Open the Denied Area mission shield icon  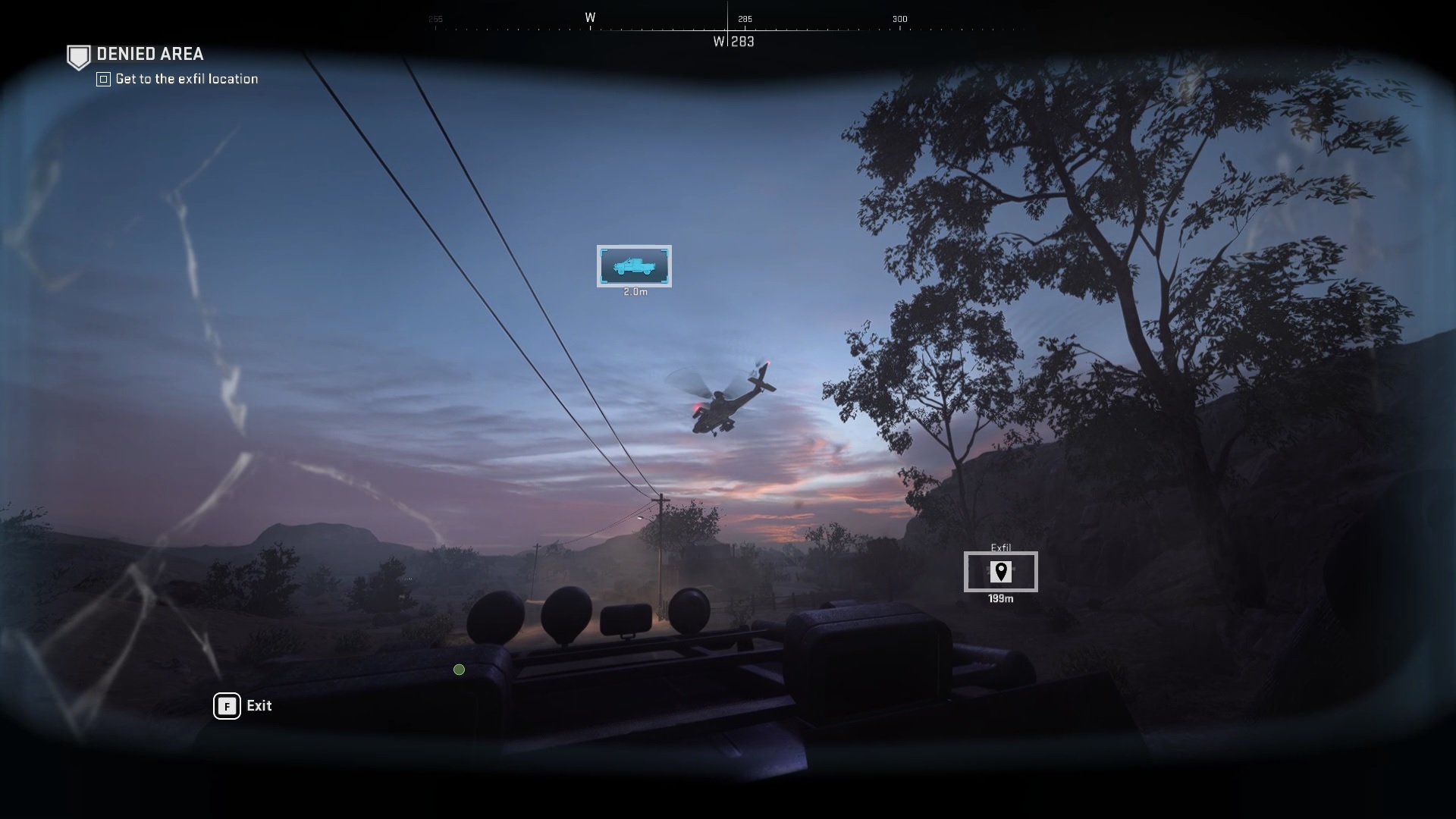click(x=78, y=57)
